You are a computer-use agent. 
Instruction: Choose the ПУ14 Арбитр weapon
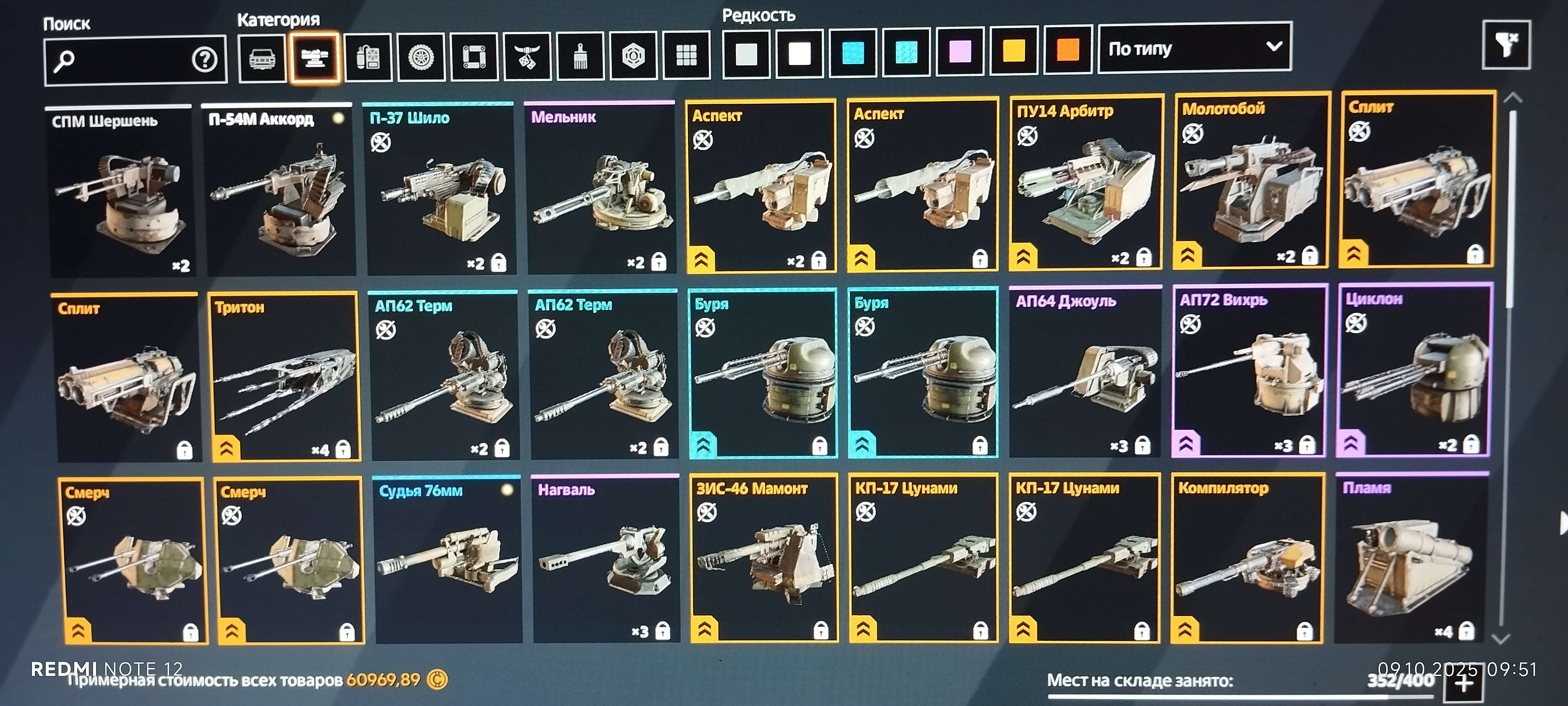1085,182
